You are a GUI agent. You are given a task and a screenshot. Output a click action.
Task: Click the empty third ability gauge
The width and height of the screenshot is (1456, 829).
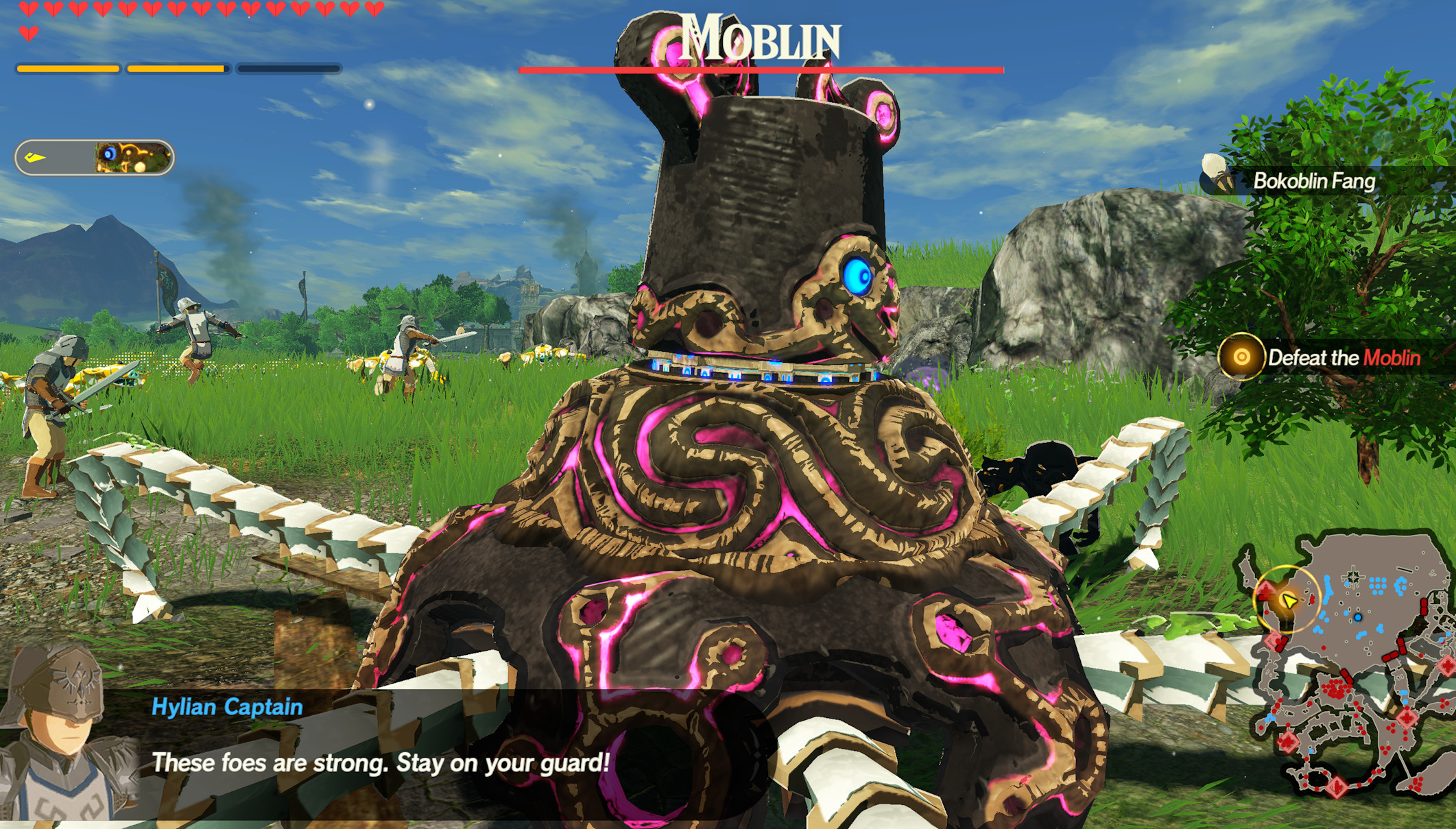(288, 69)
